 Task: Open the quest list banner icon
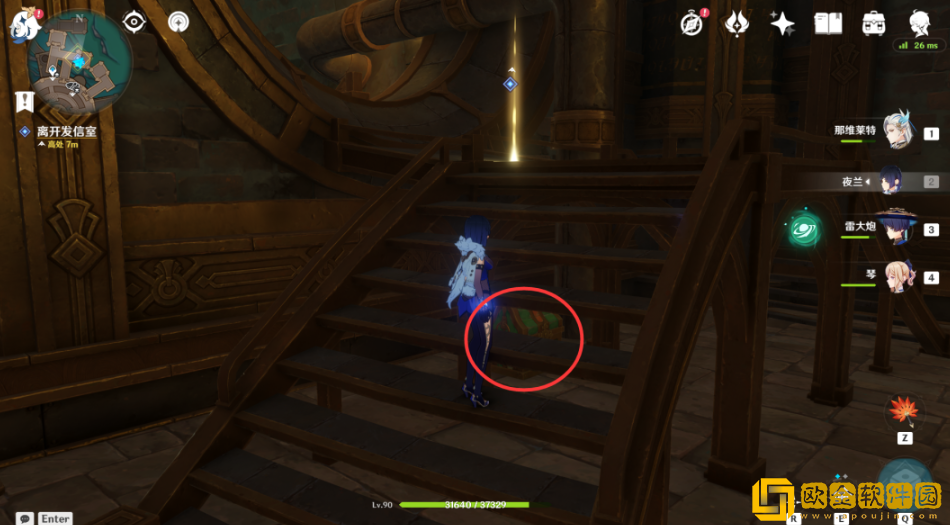click(x=24, y=101)
